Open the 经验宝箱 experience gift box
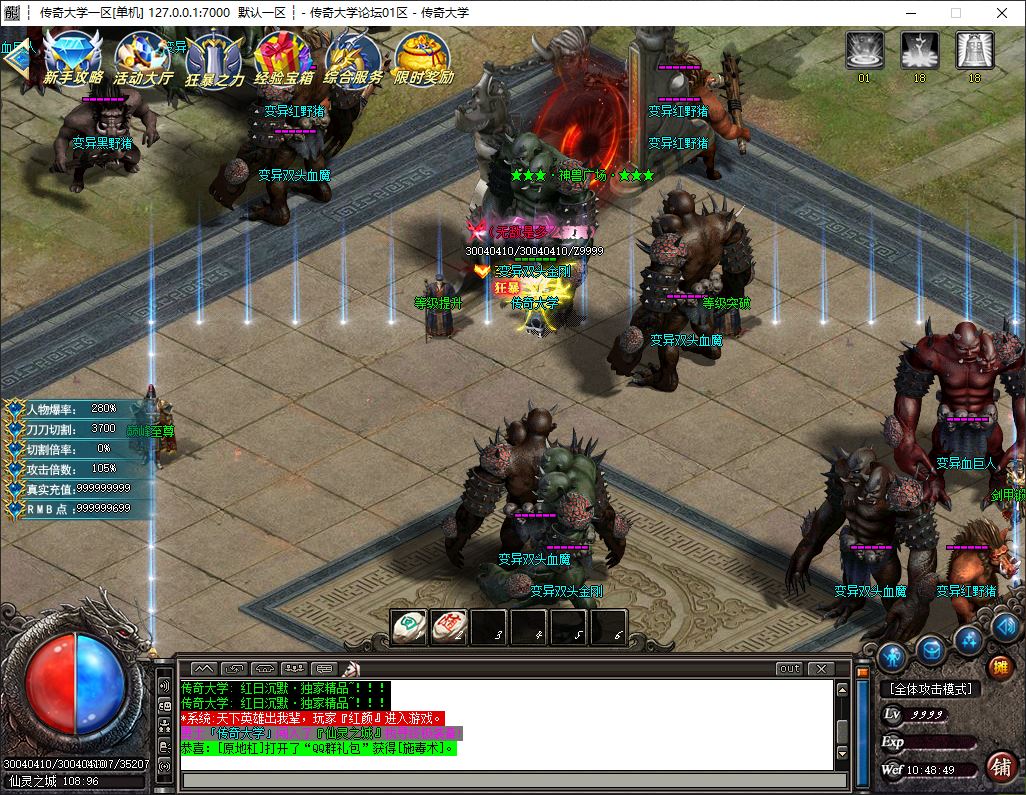Viewport: 1026px width, 795px height. [x=284, y=56]
